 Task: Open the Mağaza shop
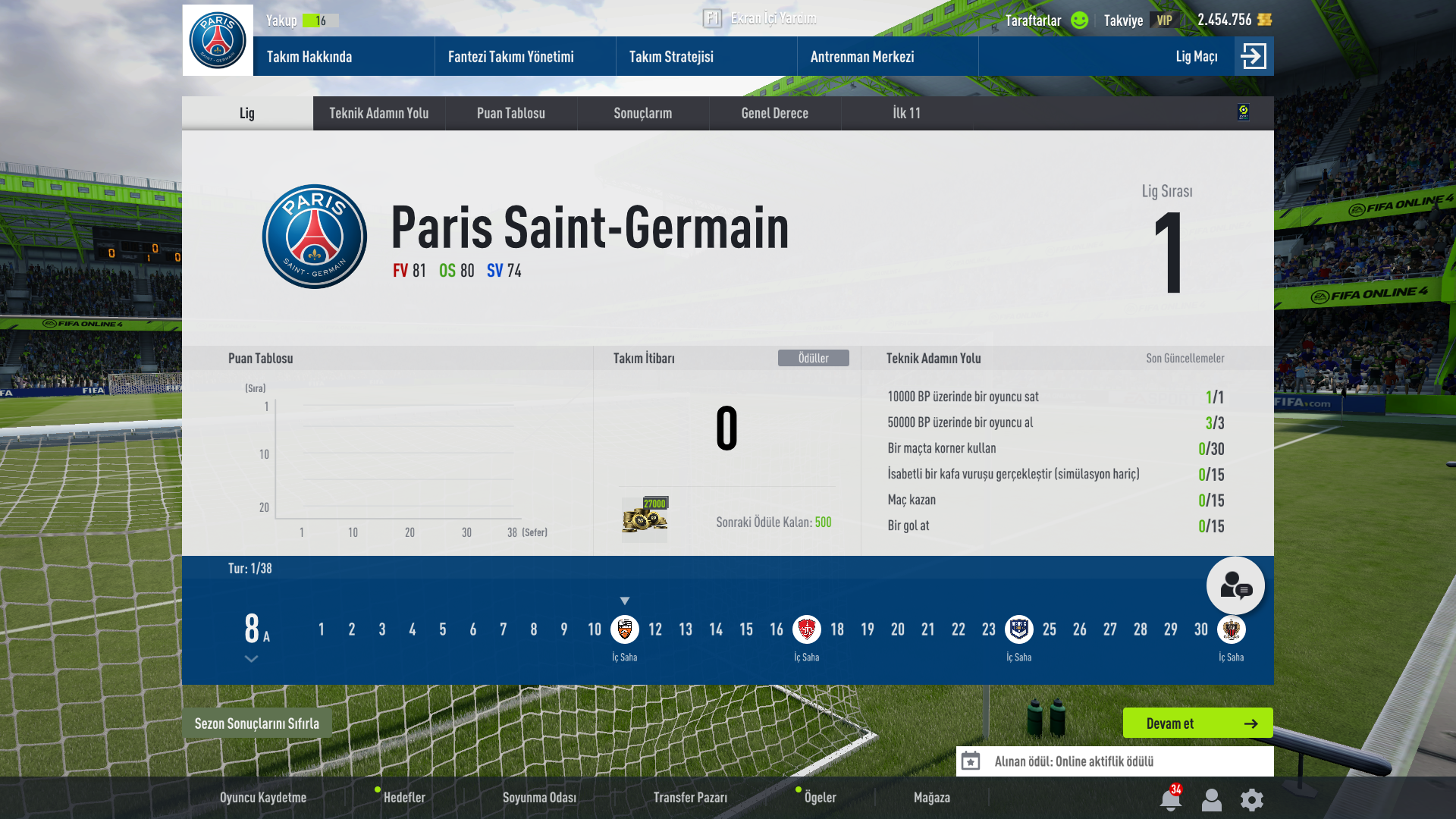click(x=931, y=798)
